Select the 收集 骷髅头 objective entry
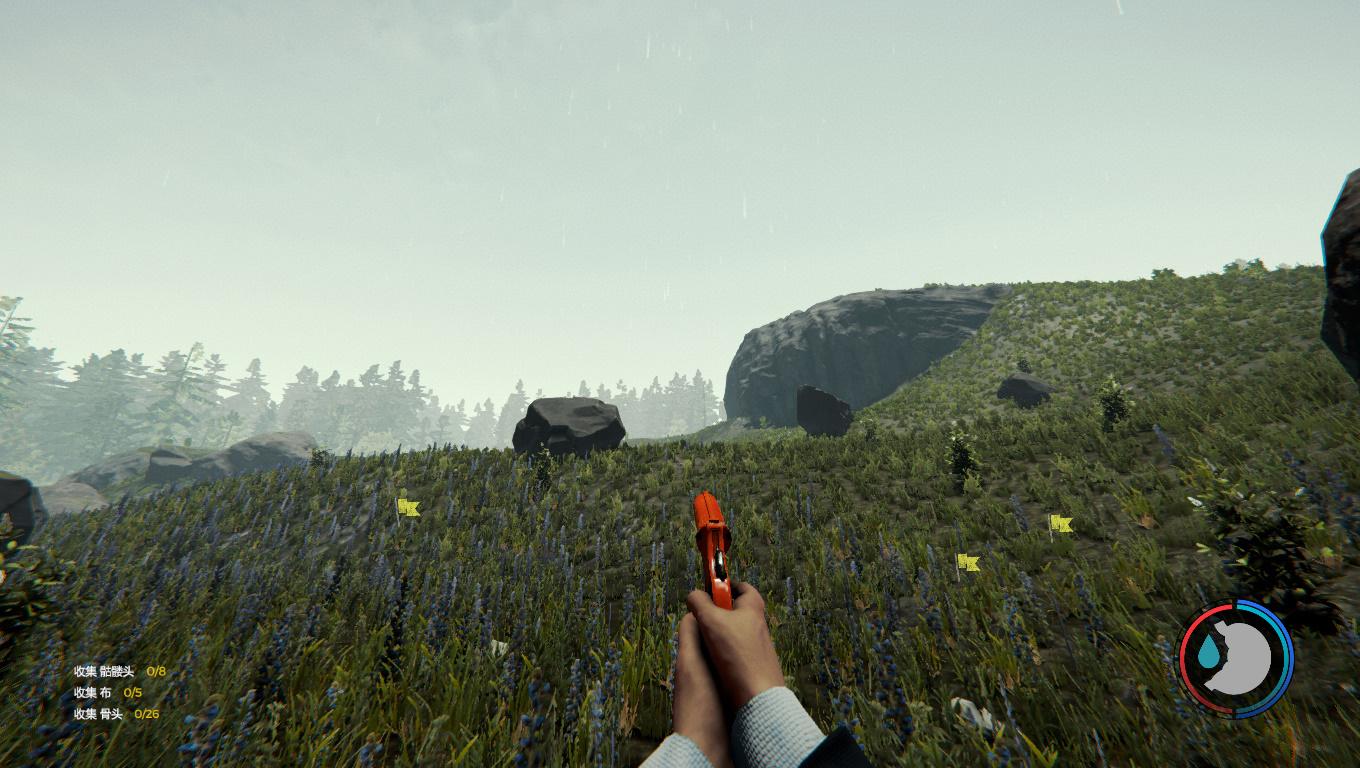Screen dimensions: 1360x768 pyautogui.click(x=118, y=671)
